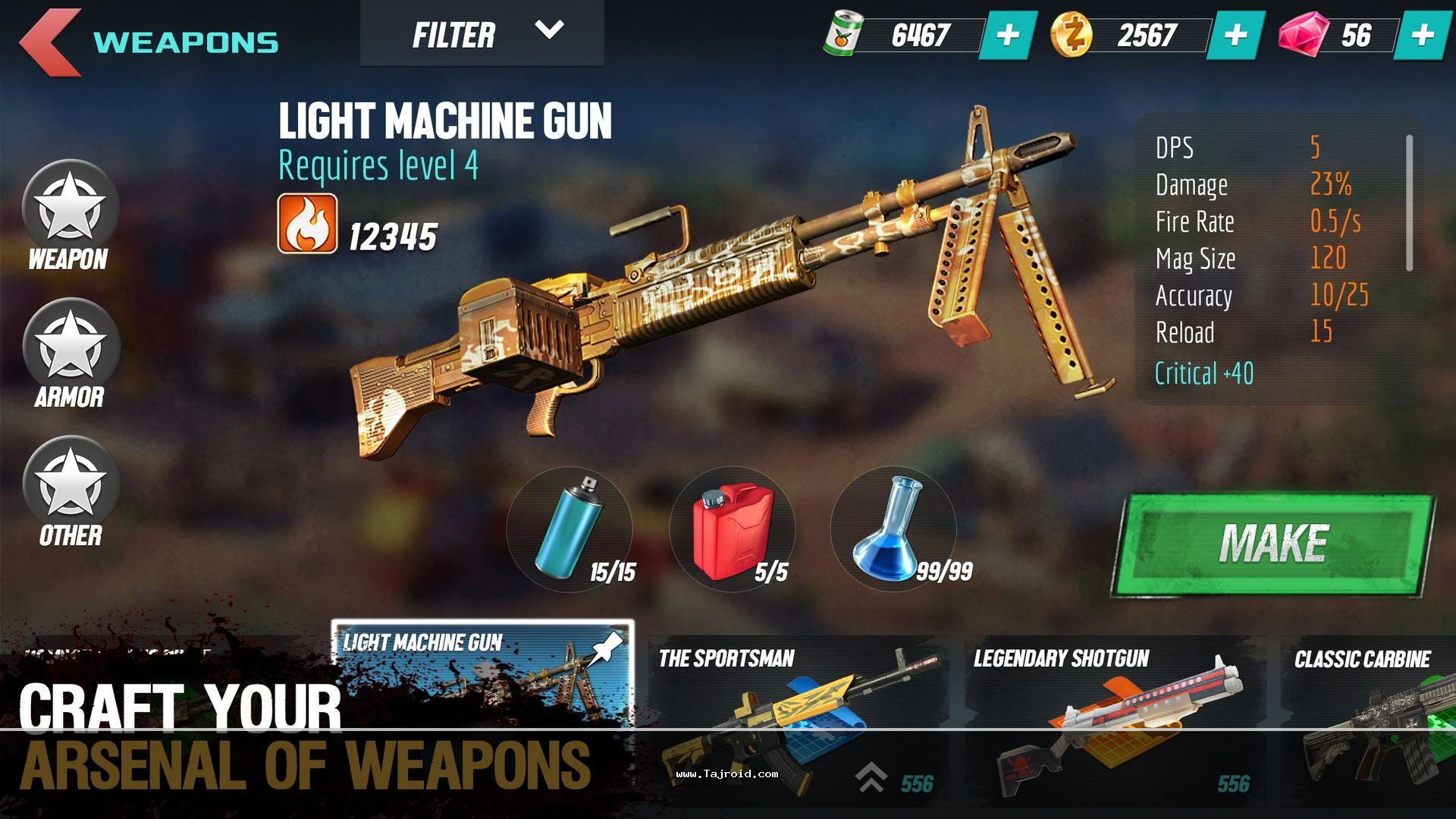Click the orange flame power icon
The image size is (1456, 819).
307,223
